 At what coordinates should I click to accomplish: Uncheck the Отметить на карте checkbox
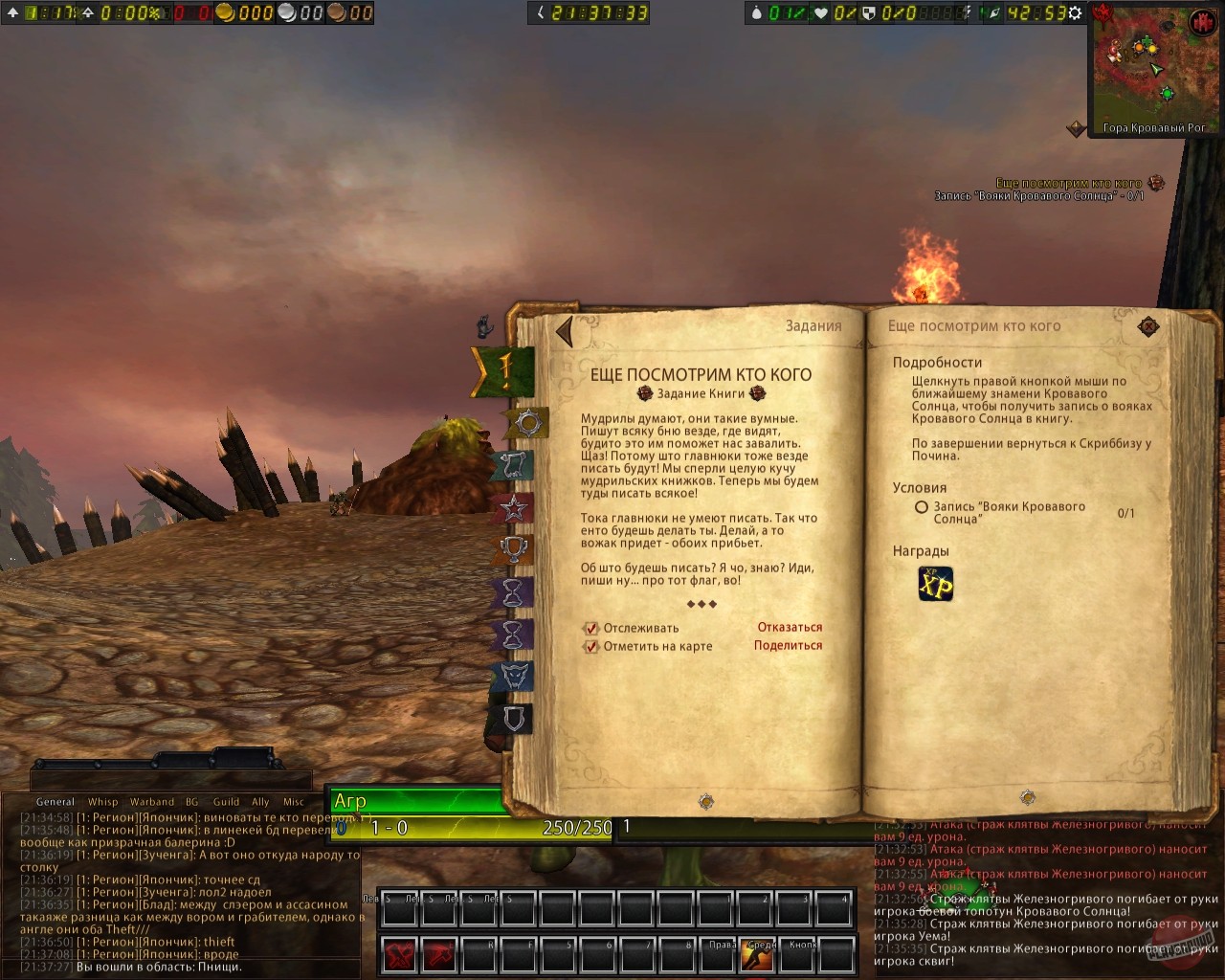click(590, 647)
